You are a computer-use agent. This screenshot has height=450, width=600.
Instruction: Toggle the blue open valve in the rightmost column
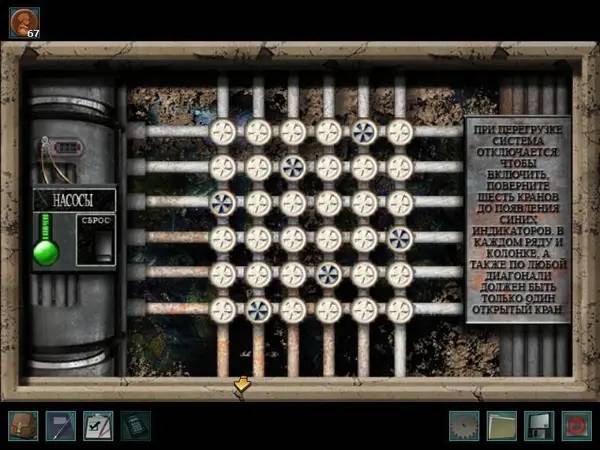point(400,238)
